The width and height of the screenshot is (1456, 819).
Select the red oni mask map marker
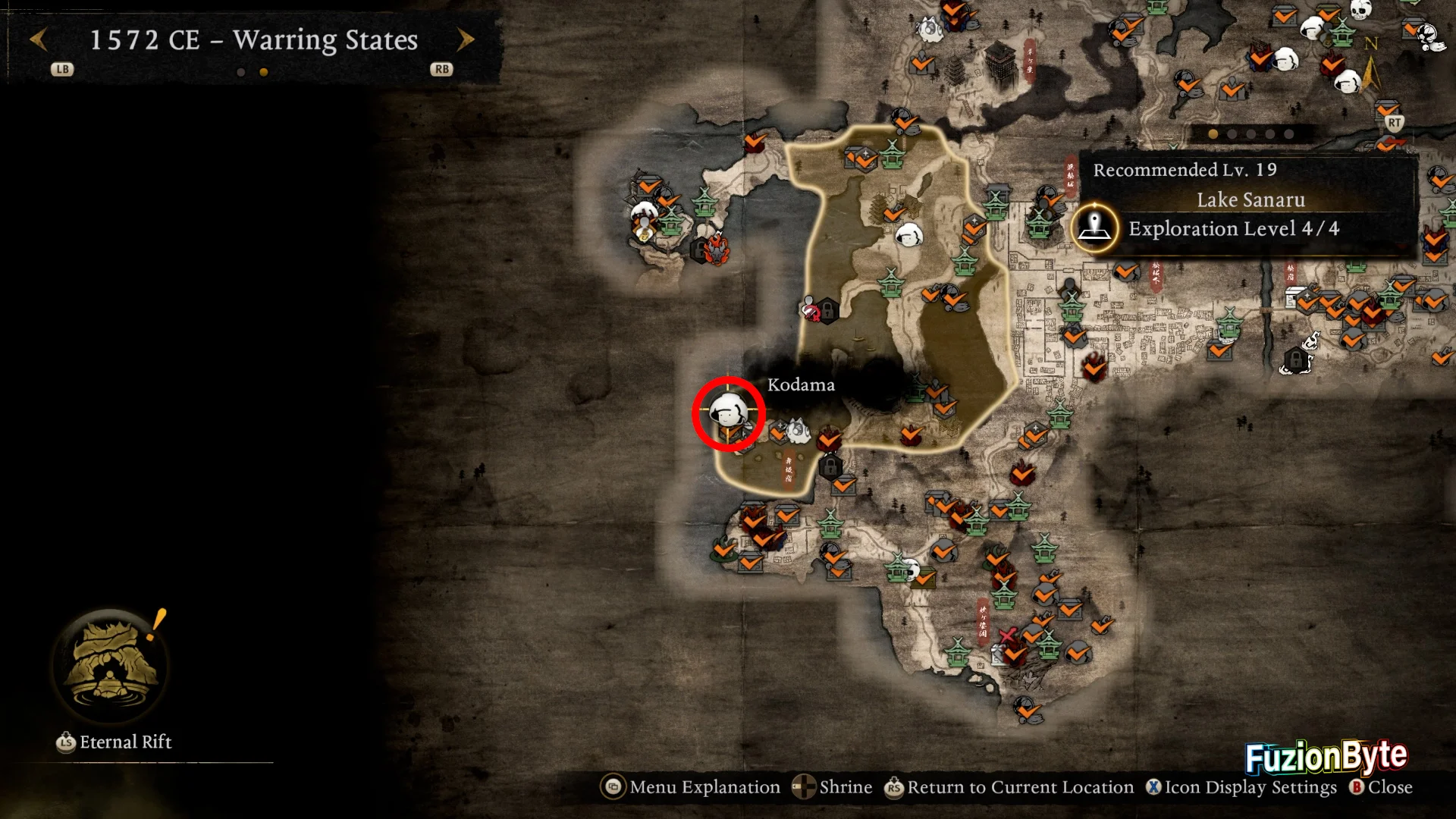pos(717,248)
